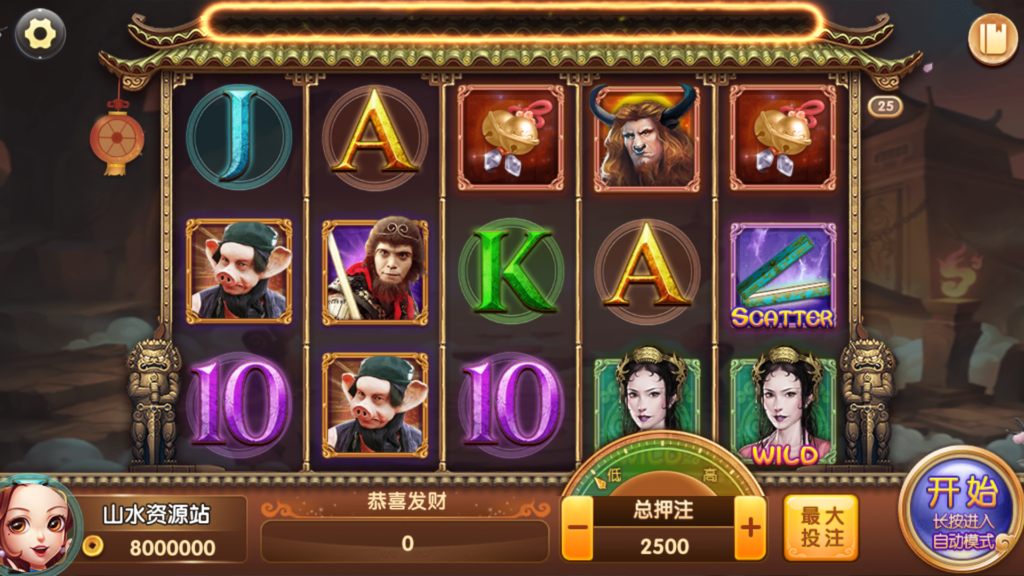Click the gold coin balance icon
This screenshot has width=1024, height=576.
click(93, 546)
